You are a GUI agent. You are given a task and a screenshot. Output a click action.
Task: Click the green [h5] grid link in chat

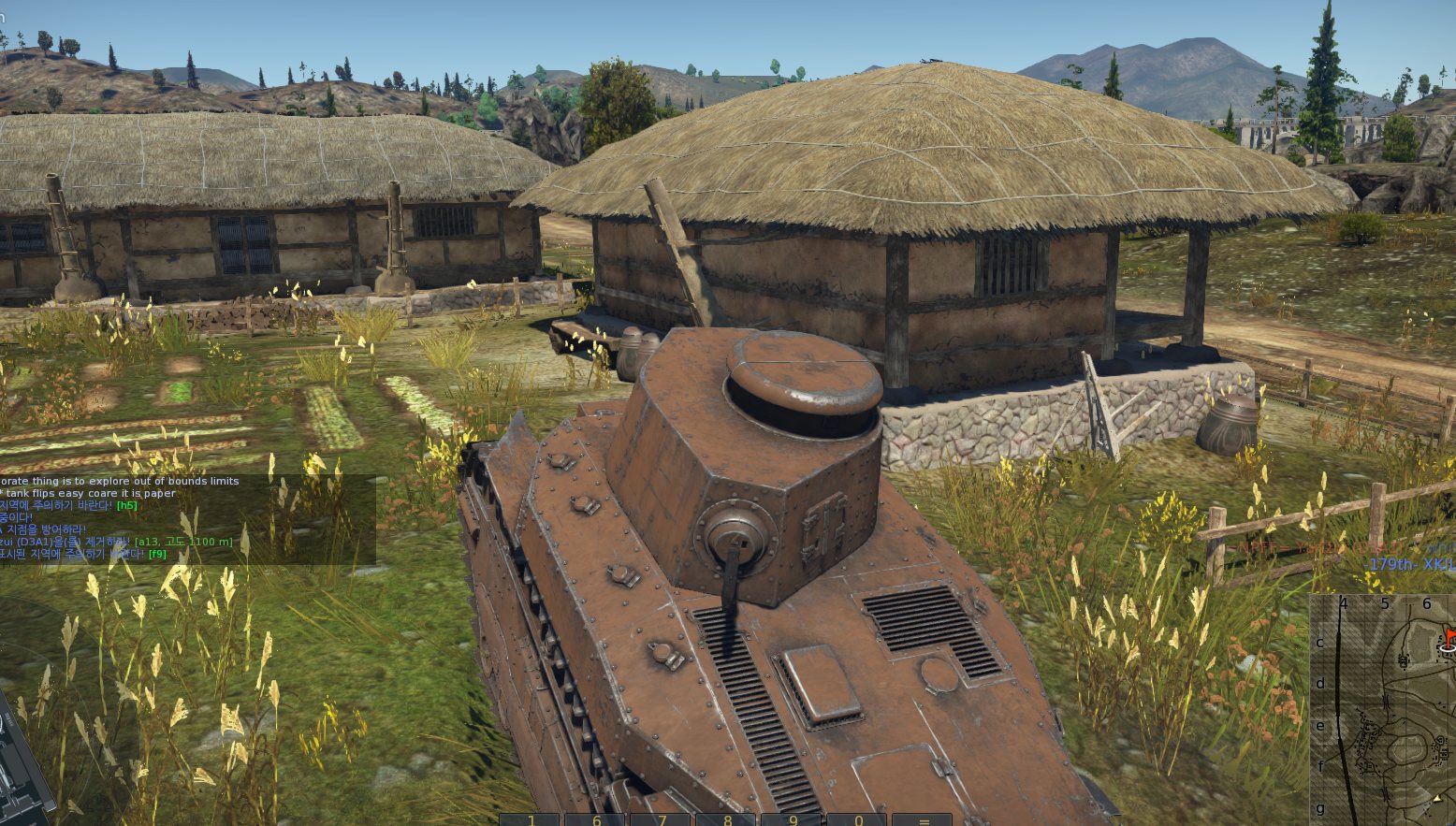[126, 505]
